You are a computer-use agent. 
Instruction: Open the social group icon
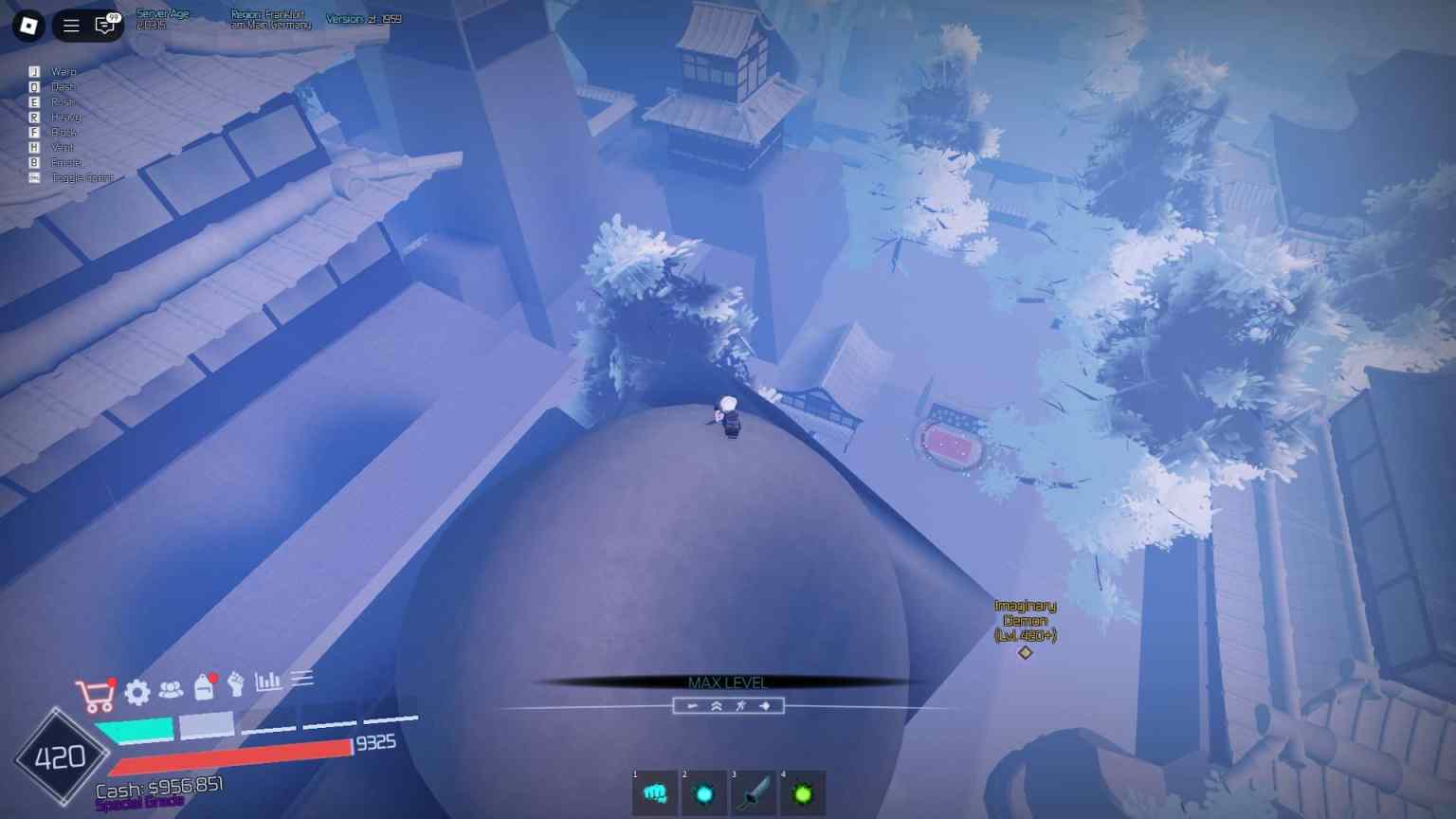(x=169, y=693)
